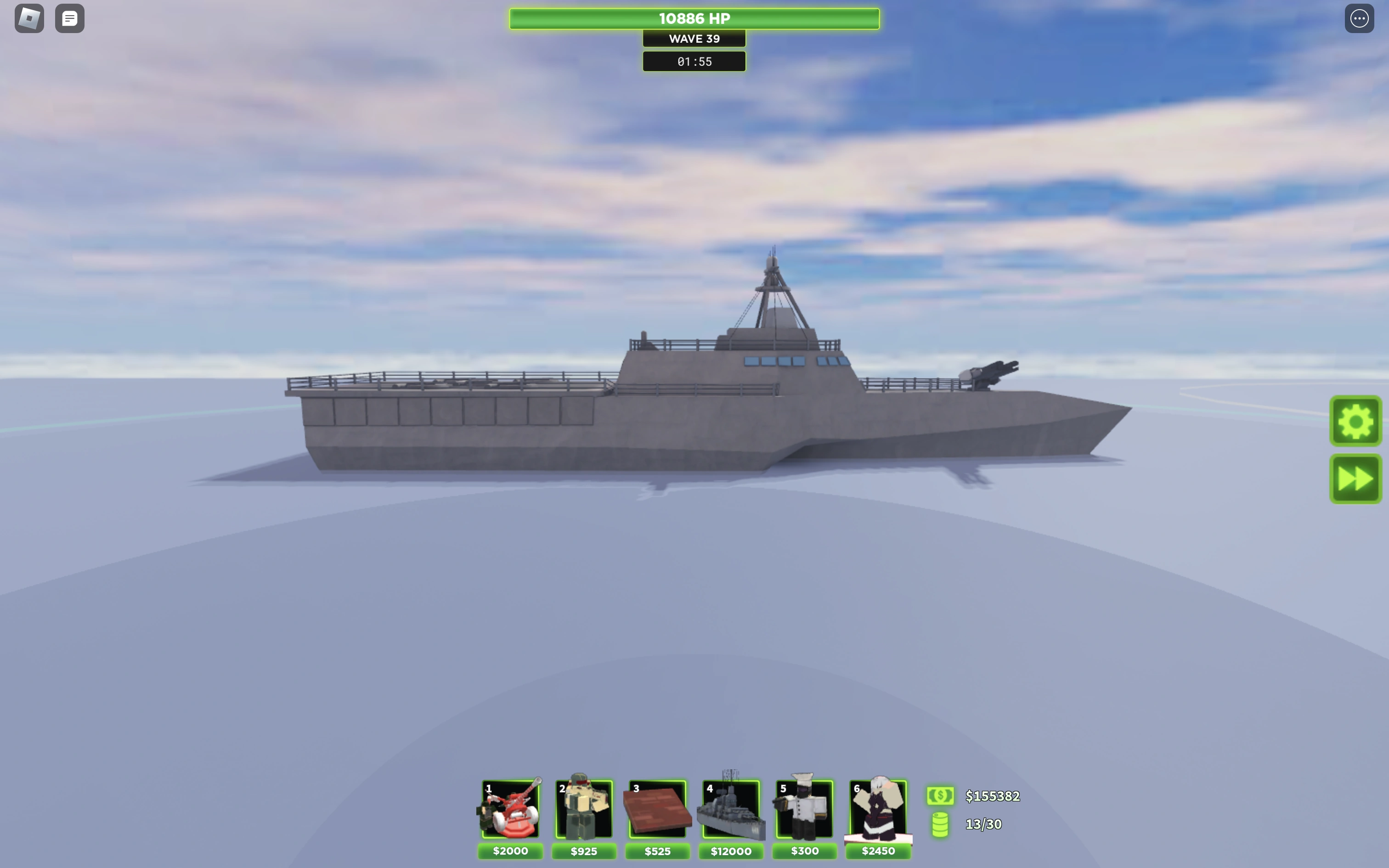
Task: Click the 10886 HP health bar
Action: click(x=694, y=18)
